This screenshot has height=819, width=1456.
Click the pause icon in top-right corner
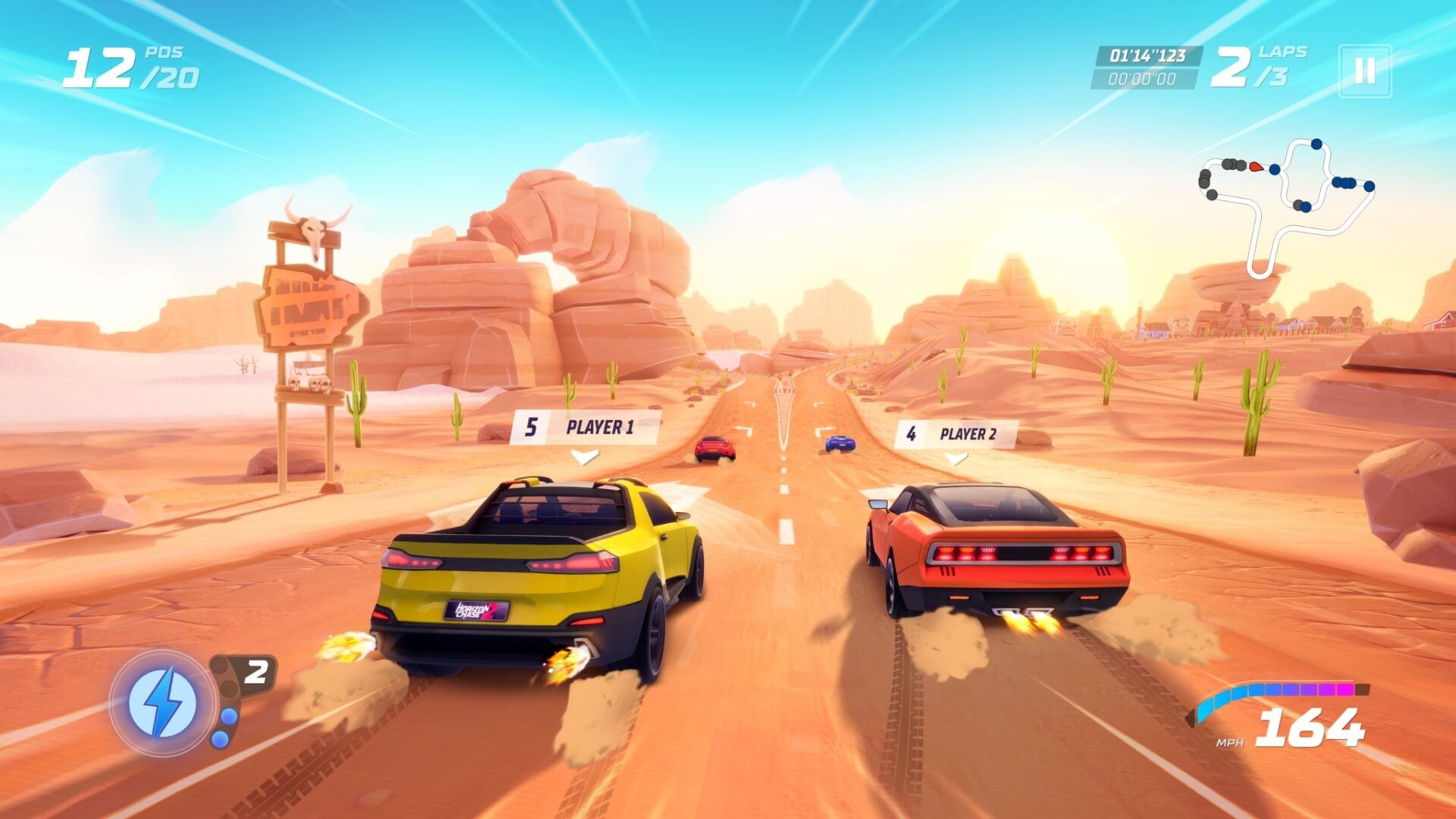1363,69
